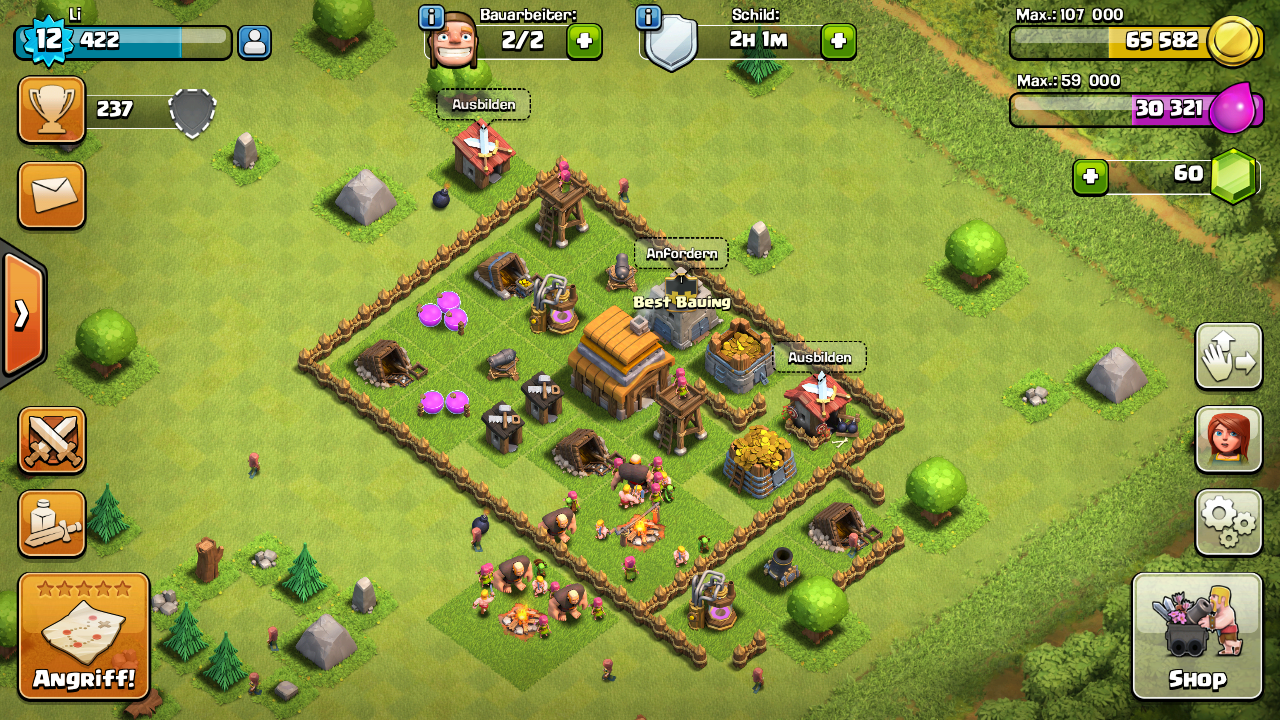Open the Shop

pos(1197,636)
